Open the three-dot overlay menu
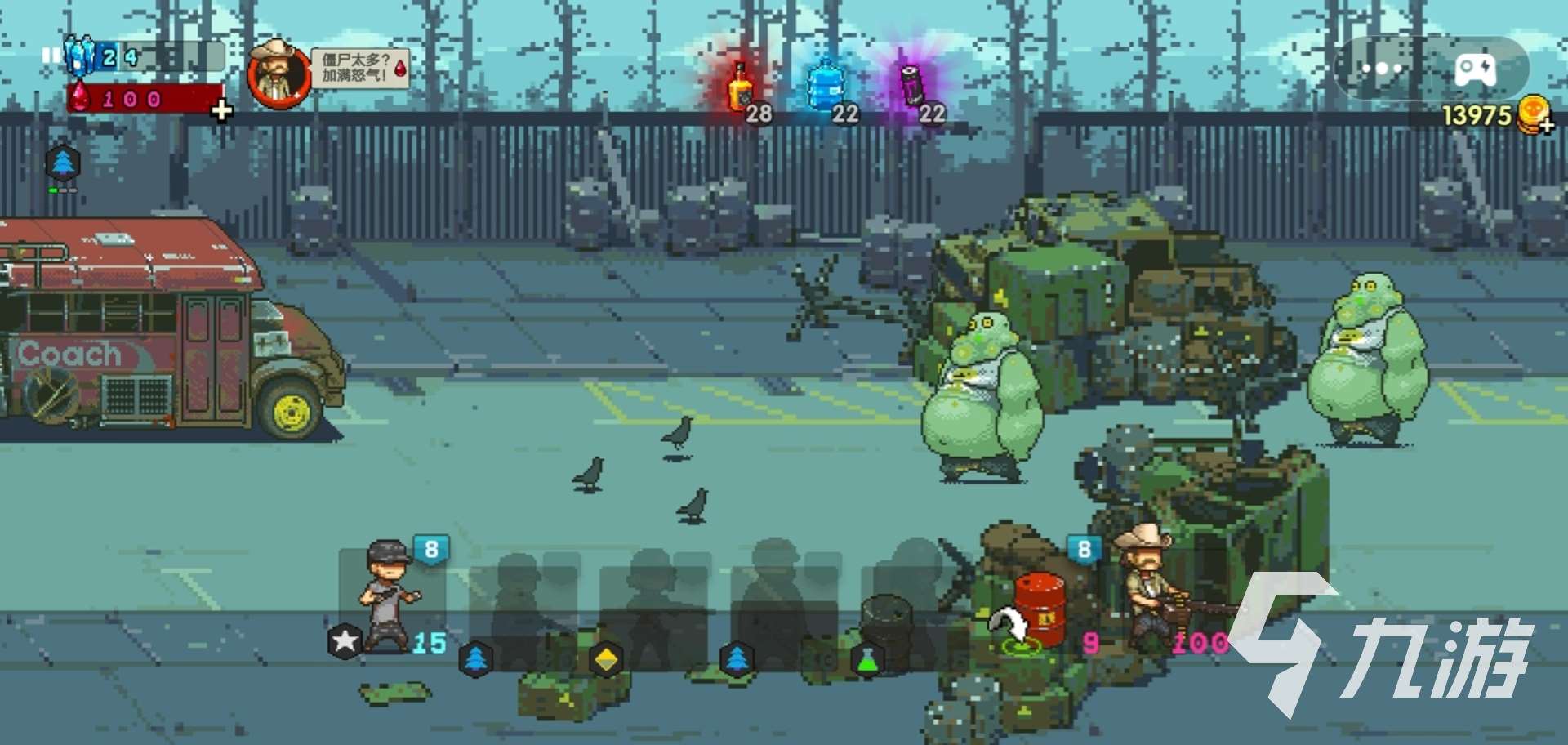The image size is (1568, 745). tap(1382, 69)
